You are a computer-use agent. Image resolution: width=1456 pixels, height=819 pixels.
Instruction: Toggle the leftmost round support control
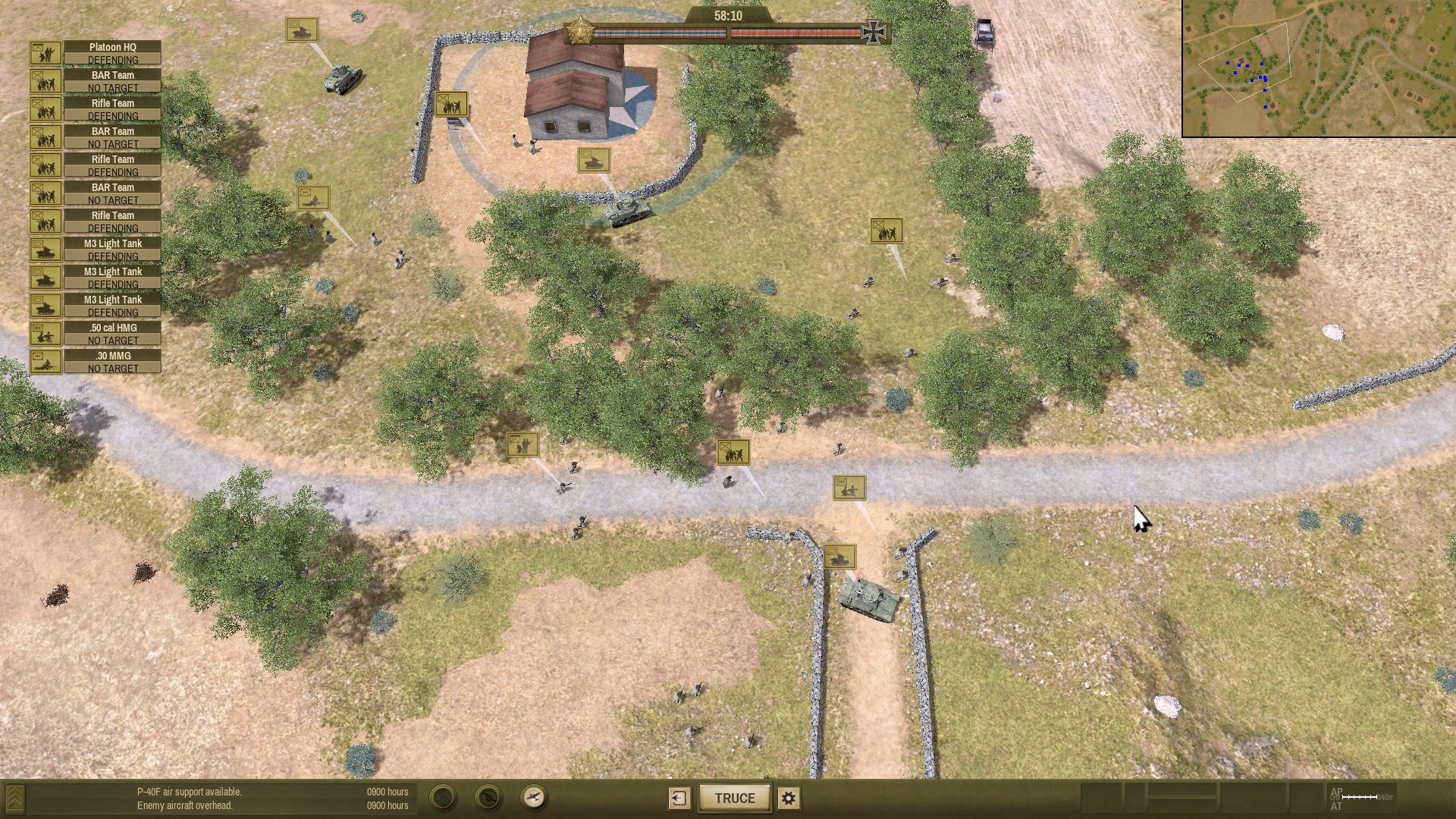pos(444,798)
